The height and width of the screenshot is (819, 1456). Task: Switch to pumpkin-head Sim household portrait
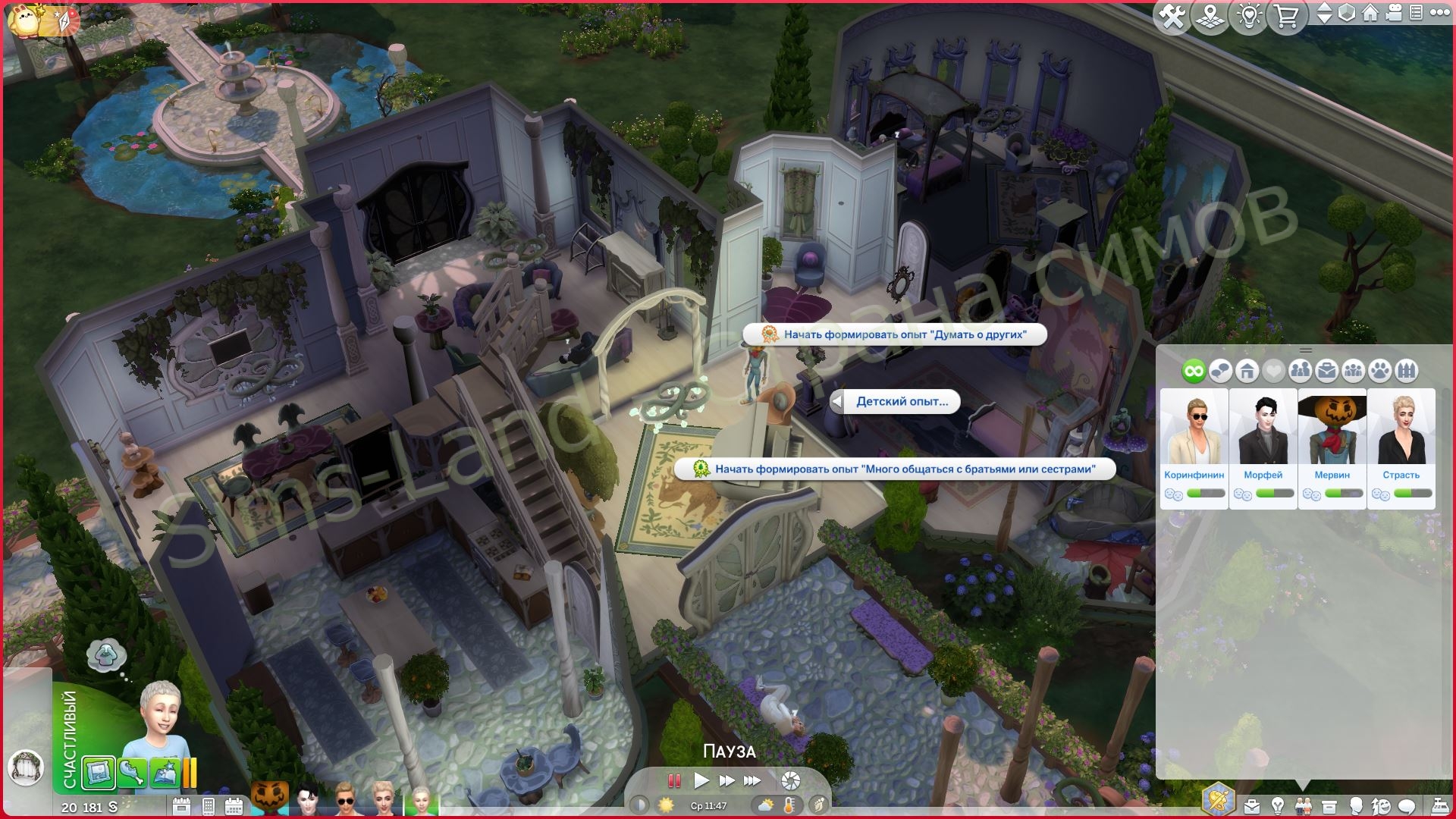point(270,799)
